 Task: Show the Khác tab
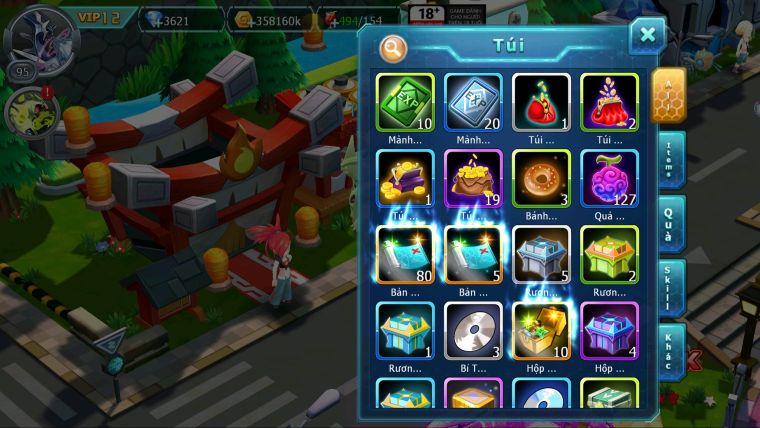(x=669, y=352)
